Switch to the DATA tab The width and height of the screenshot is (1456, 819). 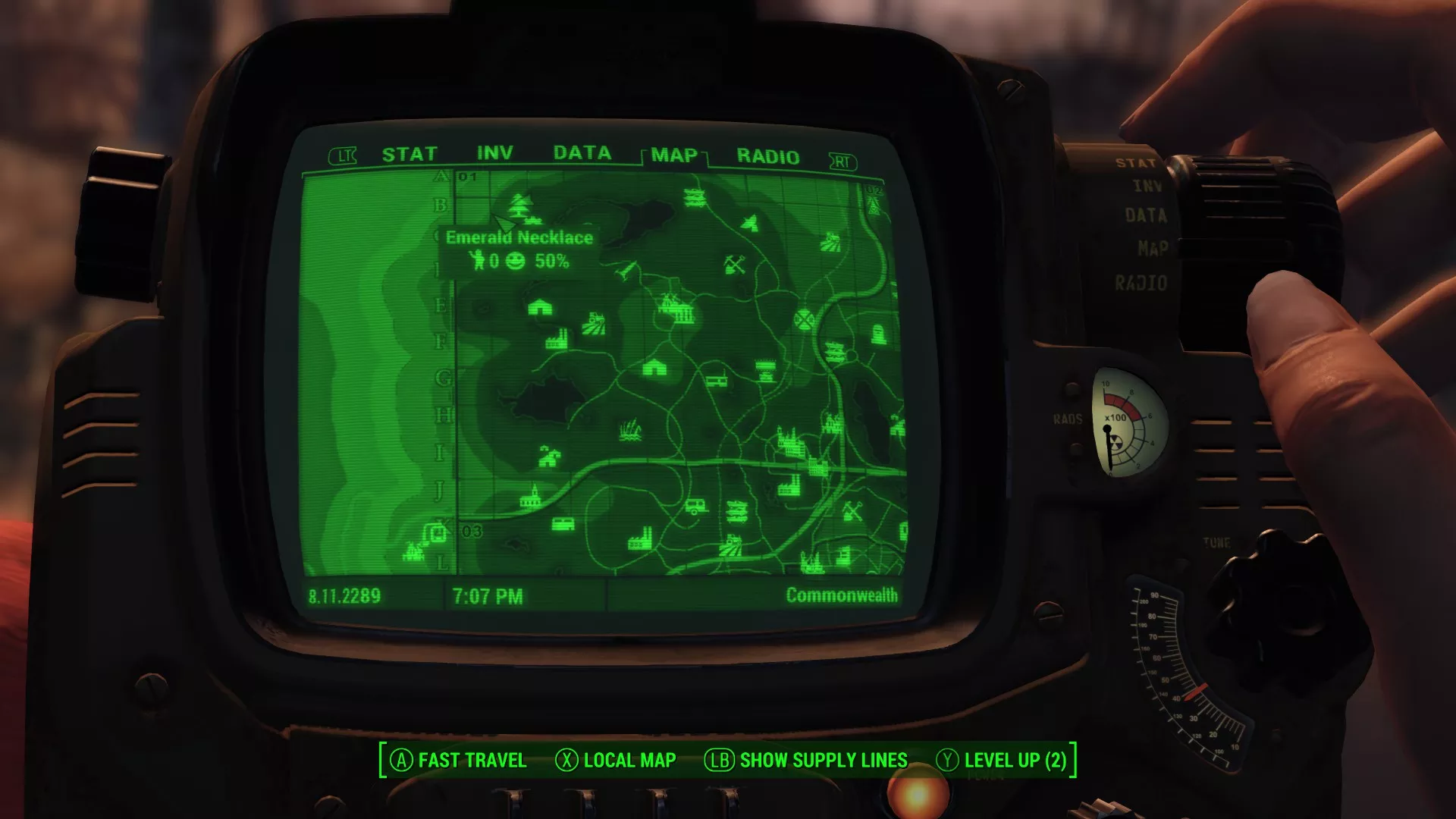(582, 153)
